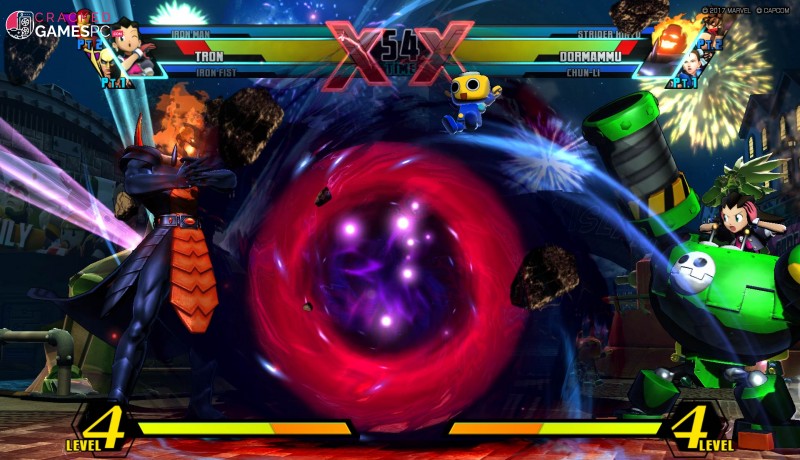800x460 pixels.
Task: Choose the Chun-Li partner portrait
Action: click(691, 65)
